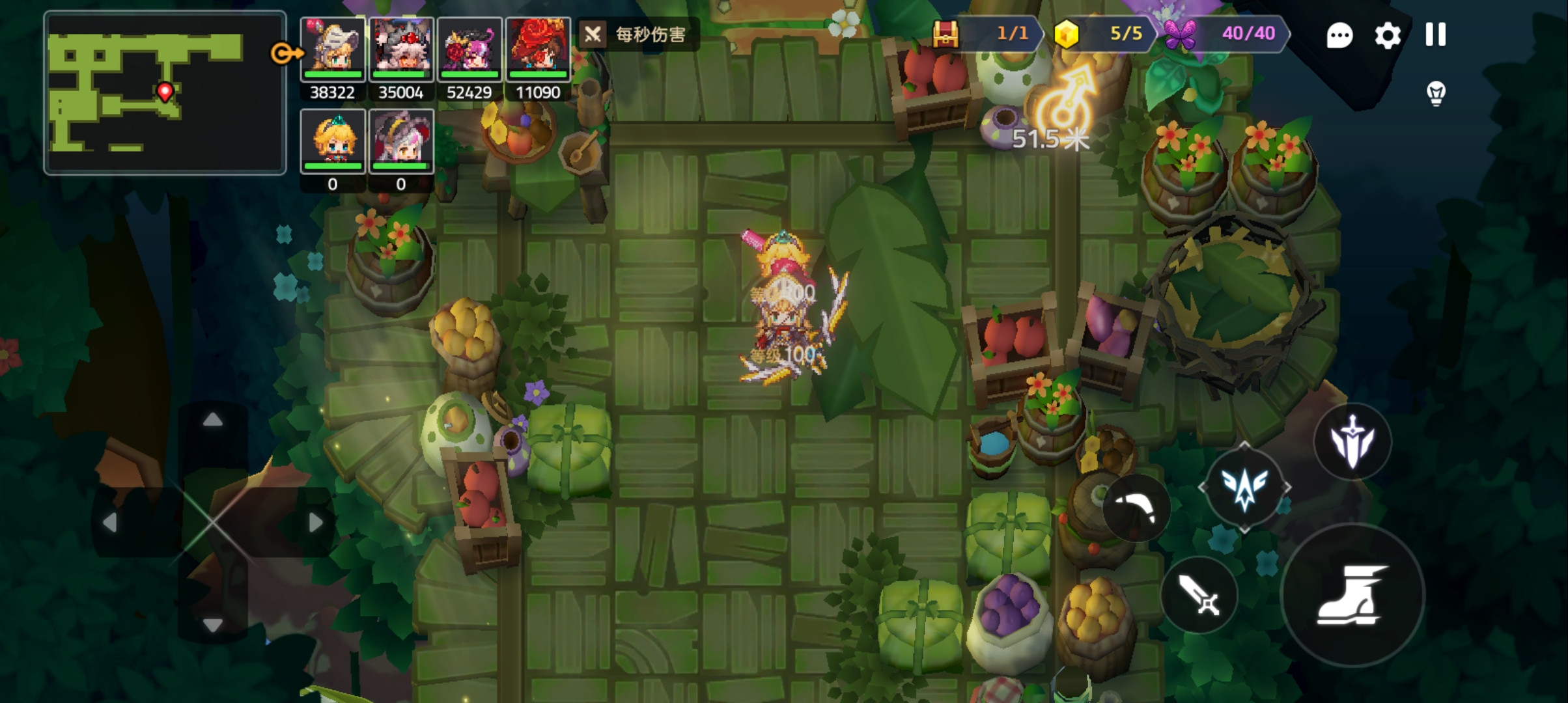Select the grey-haired hero portrait in second row
This screenshot has width=1568, height=703.
pos(401,141)
